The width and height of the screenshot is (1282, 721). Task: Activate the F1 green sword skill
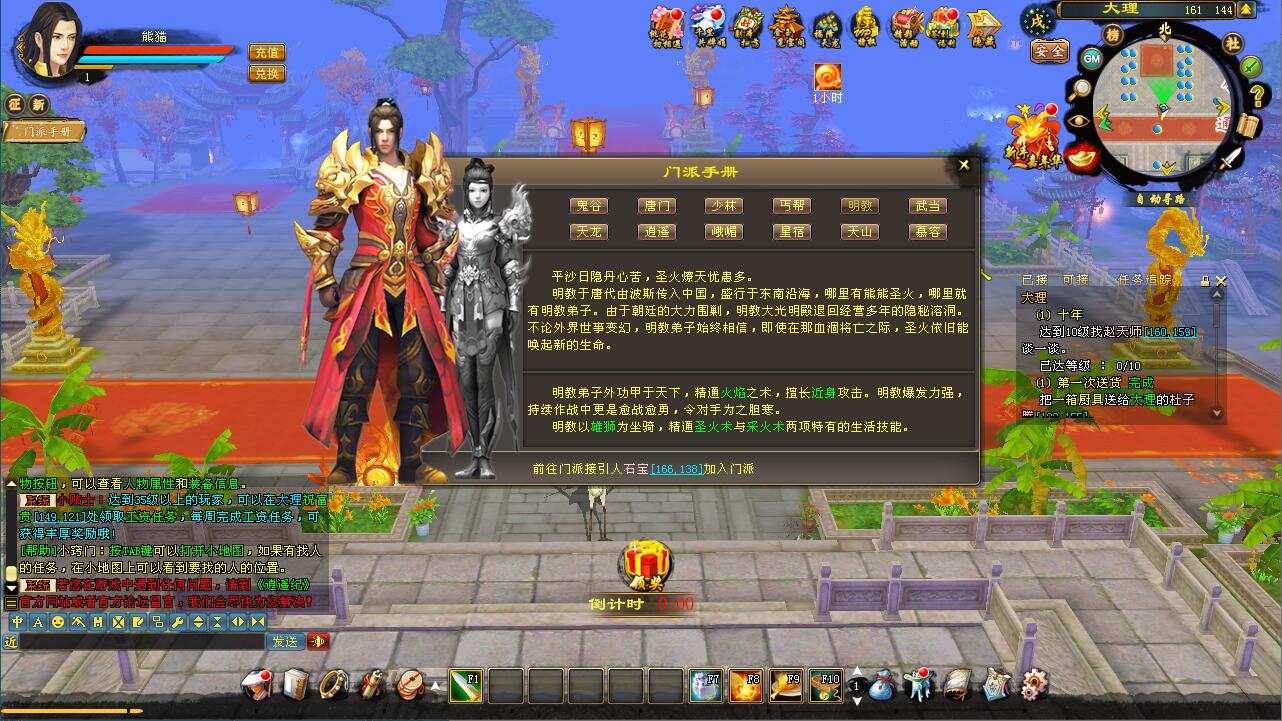465,686
